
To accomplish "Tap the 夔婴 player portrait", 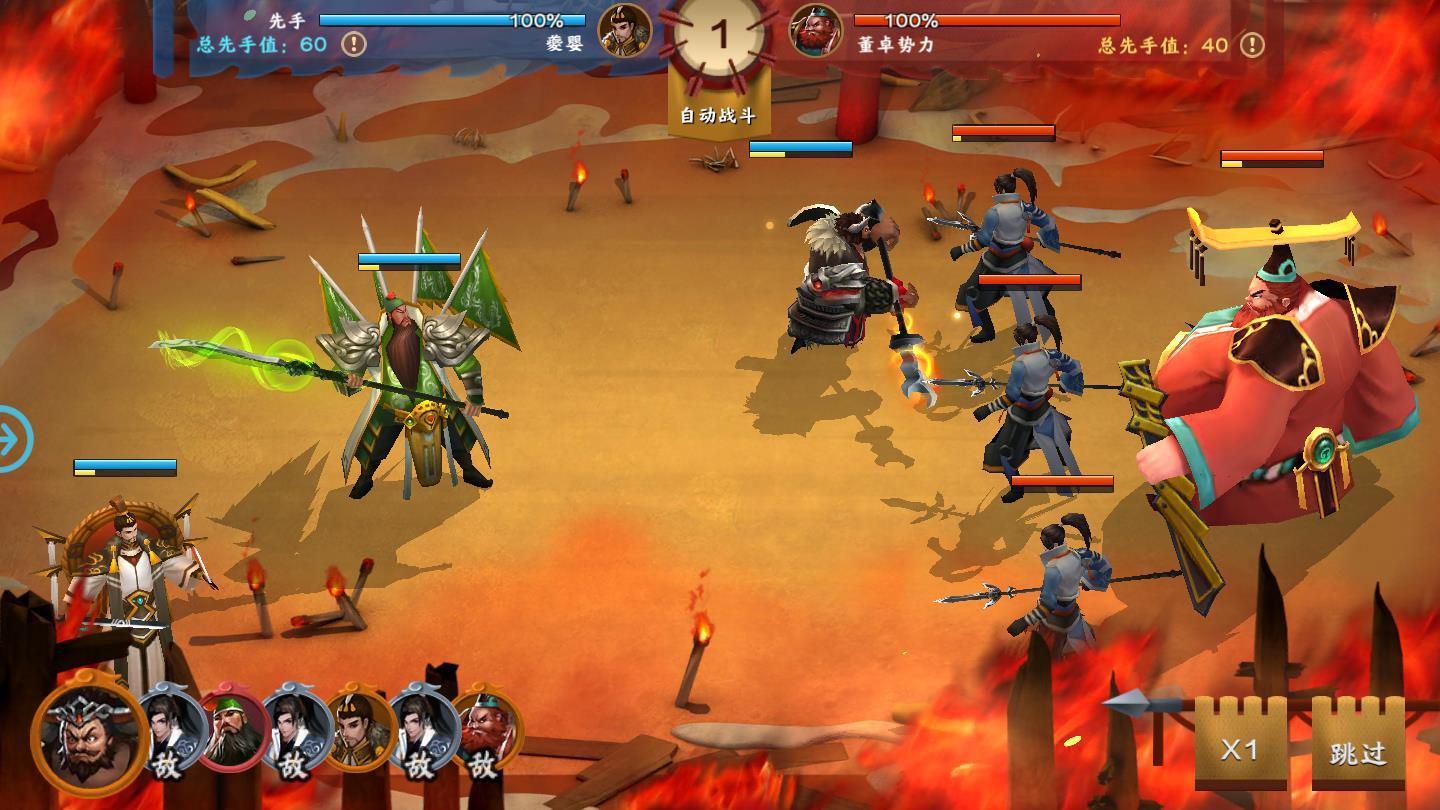I will (624, 30).
